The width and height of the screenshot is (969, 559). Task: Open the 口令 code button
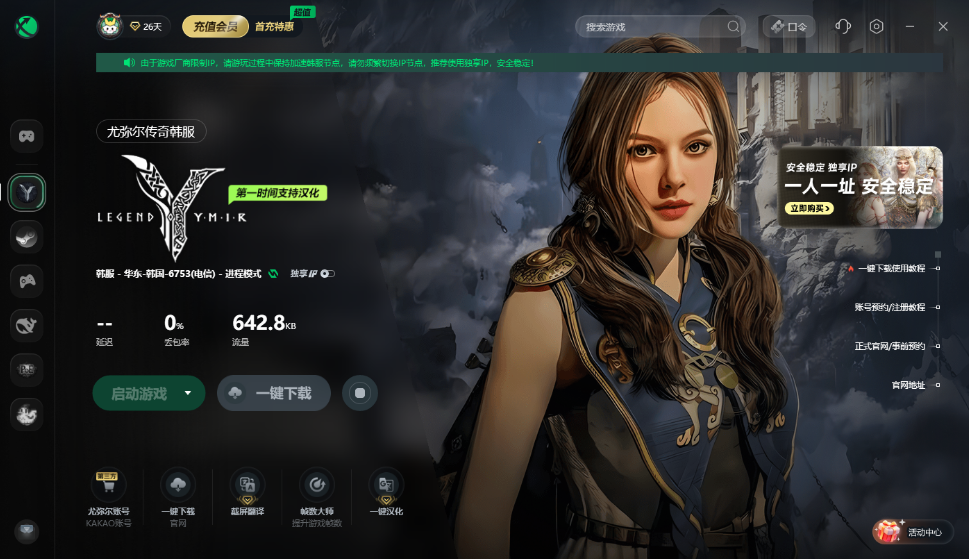point(789,26)
